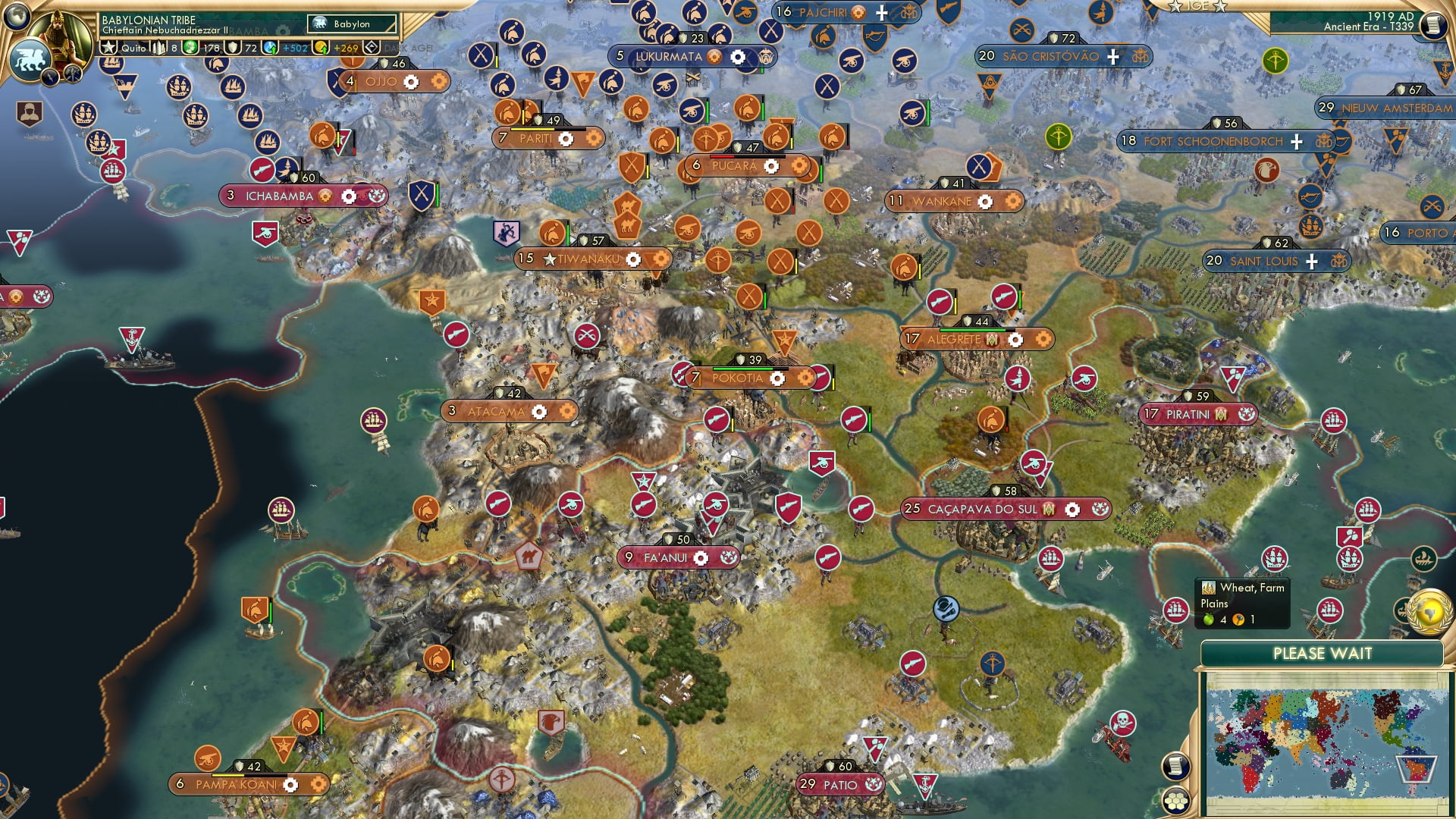Open the notification log scroll icon bottom right
The height and width of the screenshot is (819, 1456).
pyautogui.click(x=1176, y=767)
